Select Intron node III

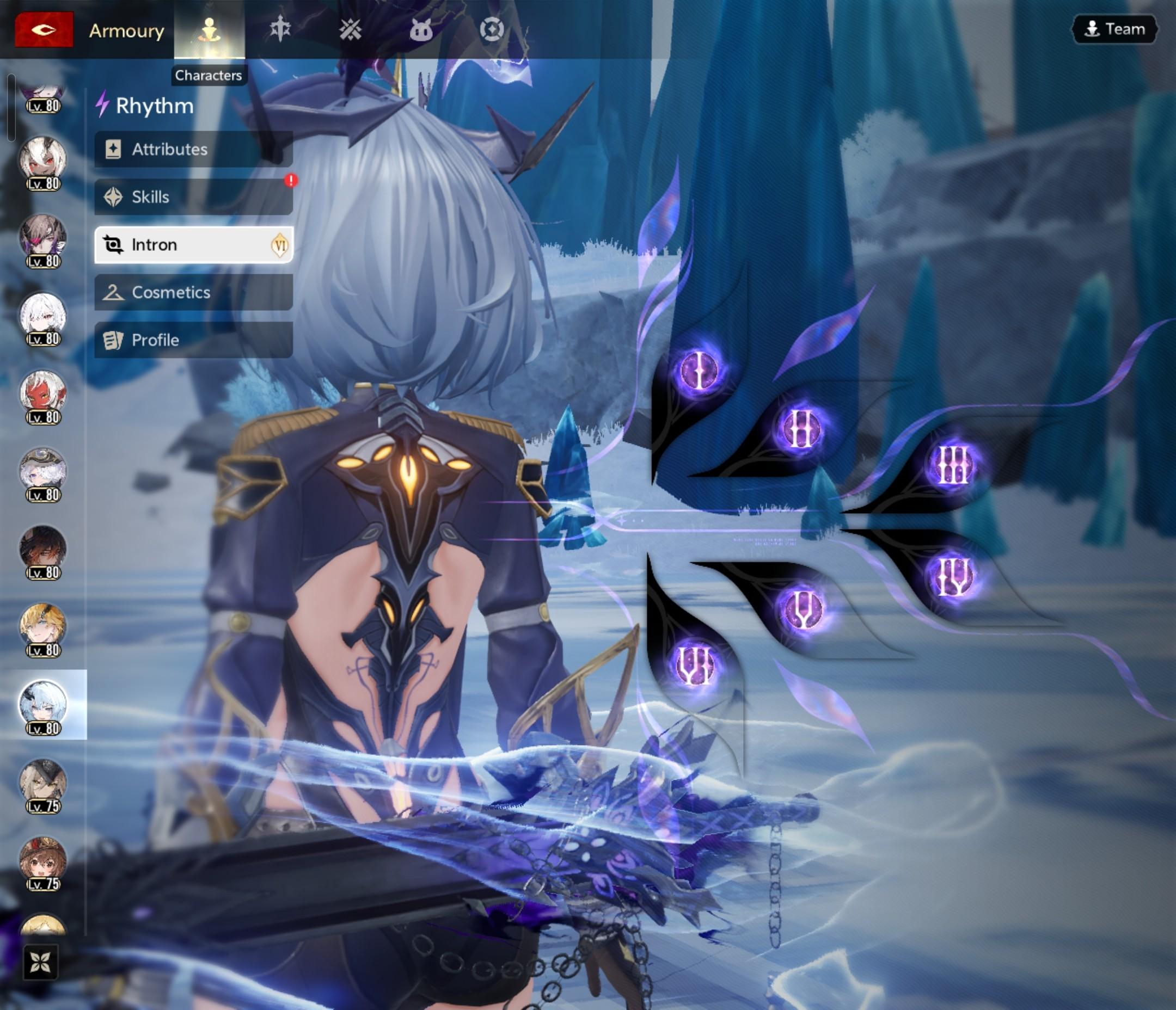click(x=953, y=465)
